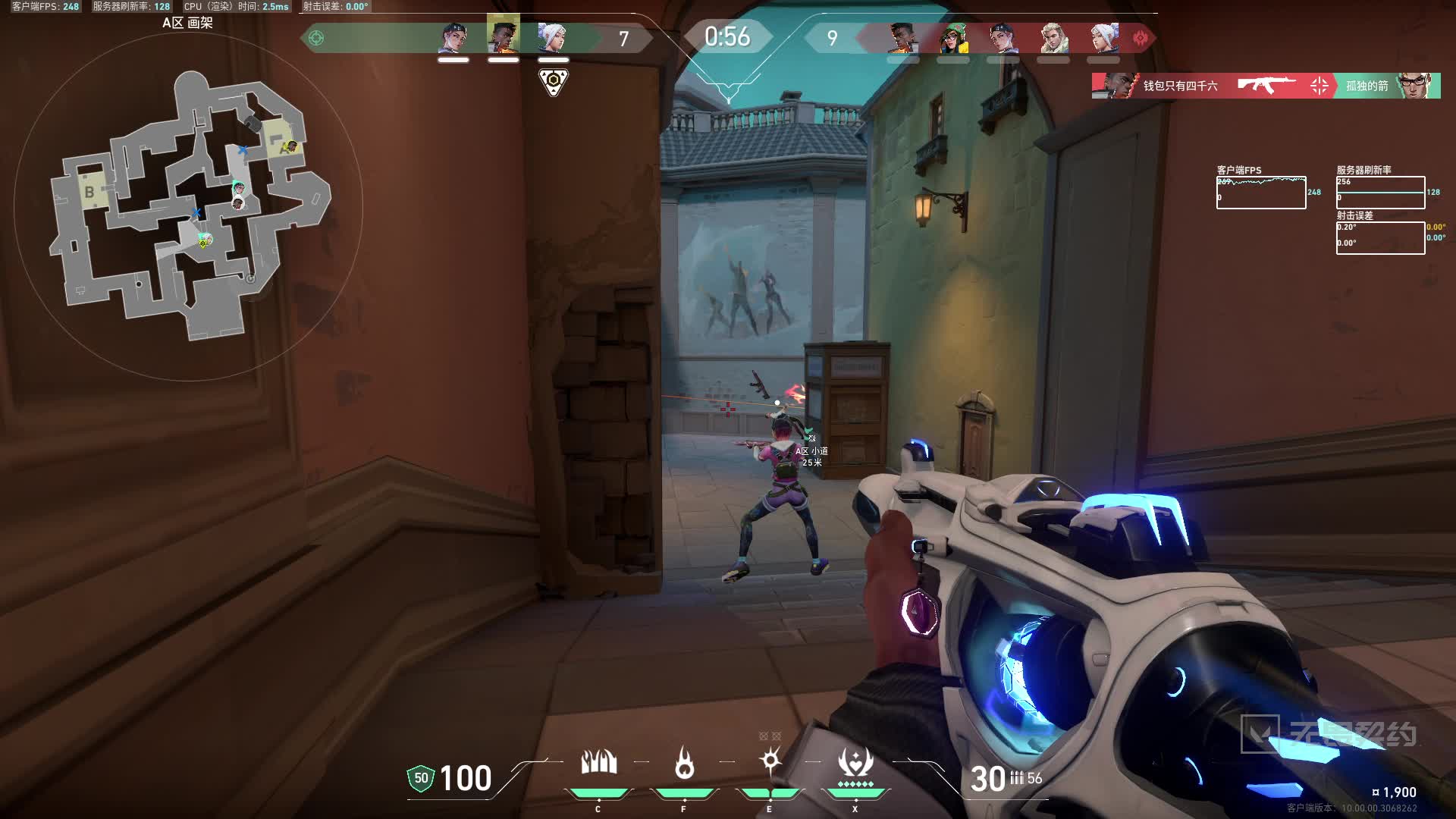The image size is (1456, 819).
Task: Click the circular minimap
Action: [188, 206]
